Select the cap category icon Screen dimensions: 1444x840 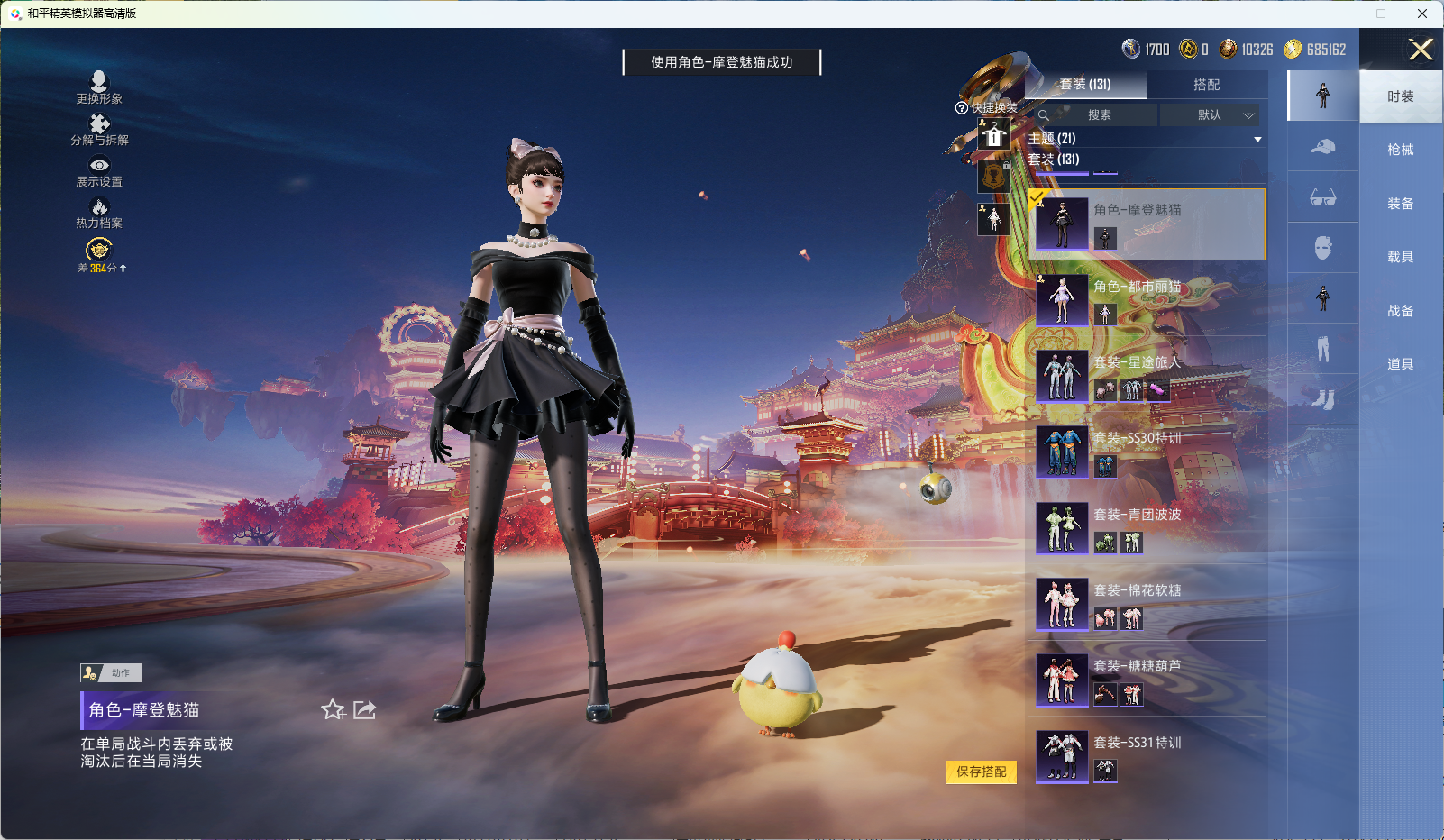tap(1323, 147)
